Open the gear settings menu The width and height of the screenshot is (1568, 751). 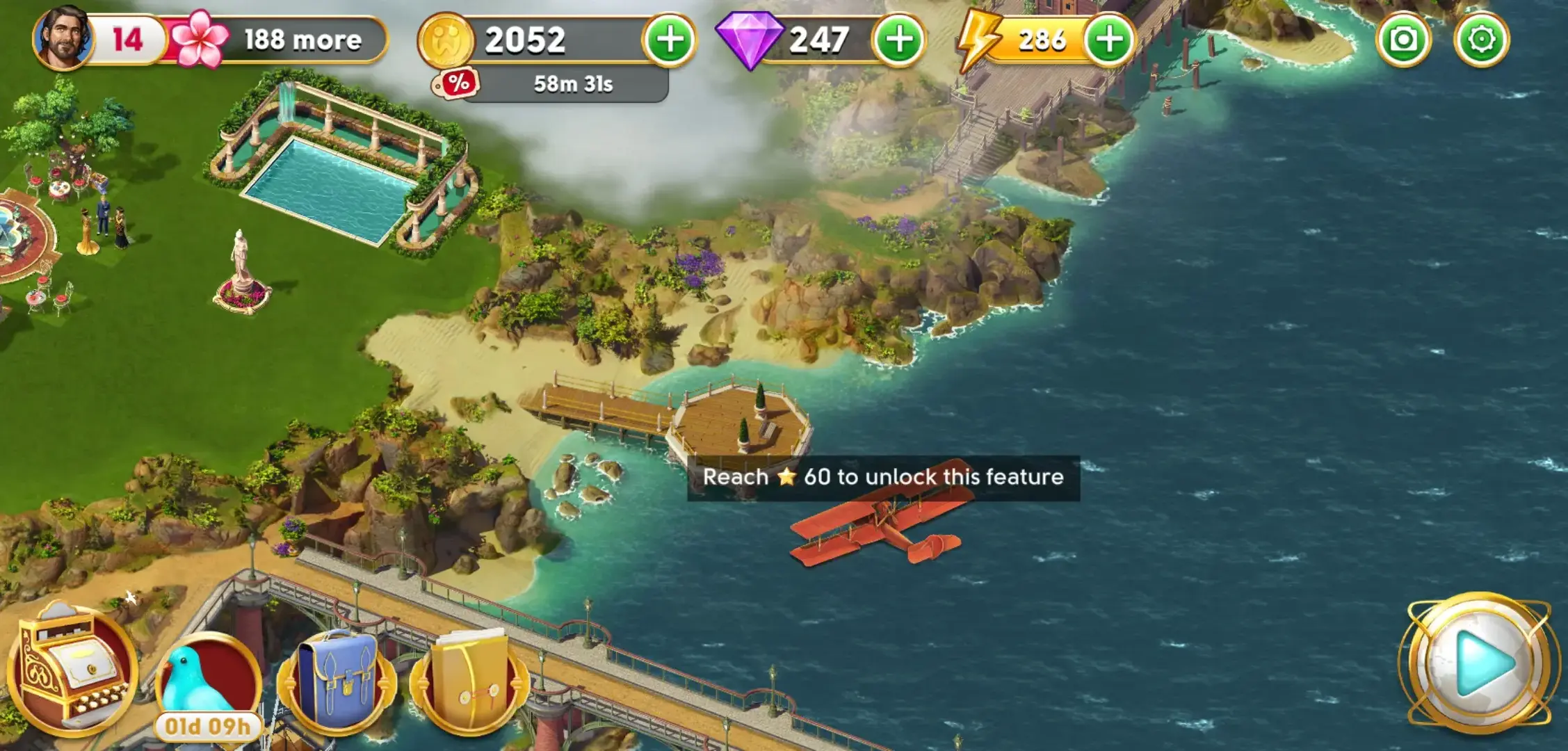1481,40
